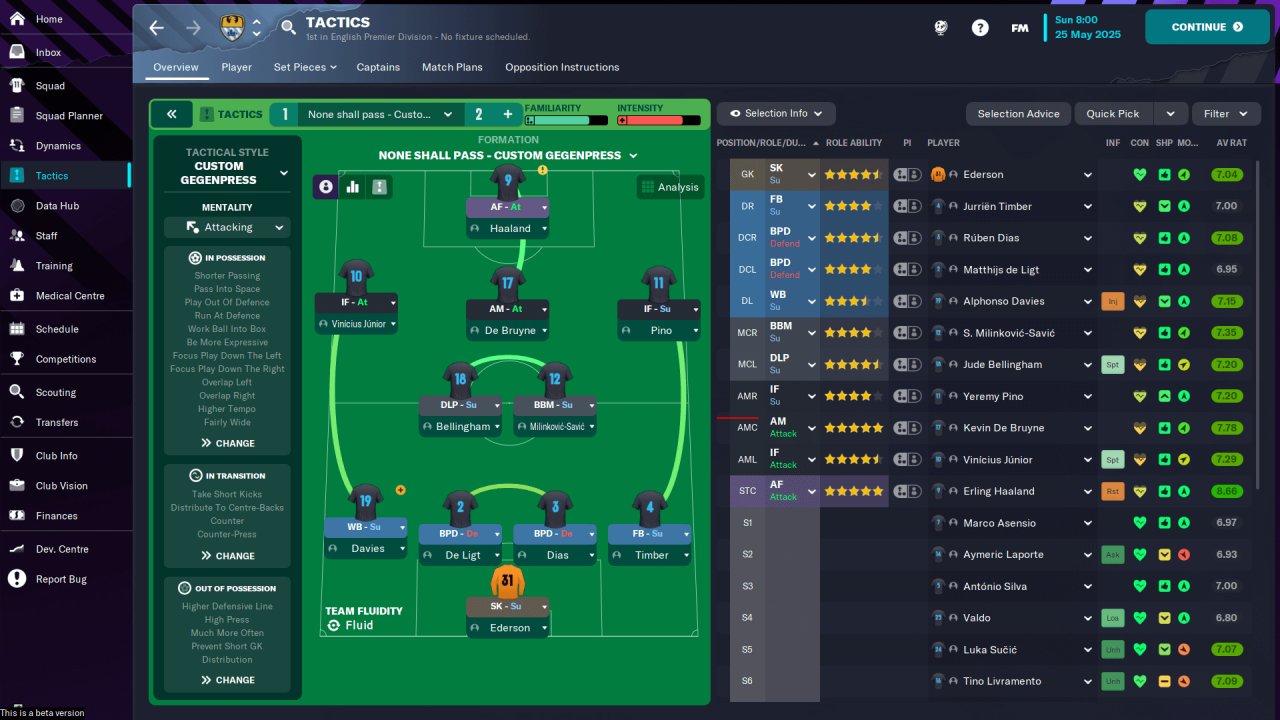
Task: Switch to the Set Pieces tab
Action: point(304,68)
